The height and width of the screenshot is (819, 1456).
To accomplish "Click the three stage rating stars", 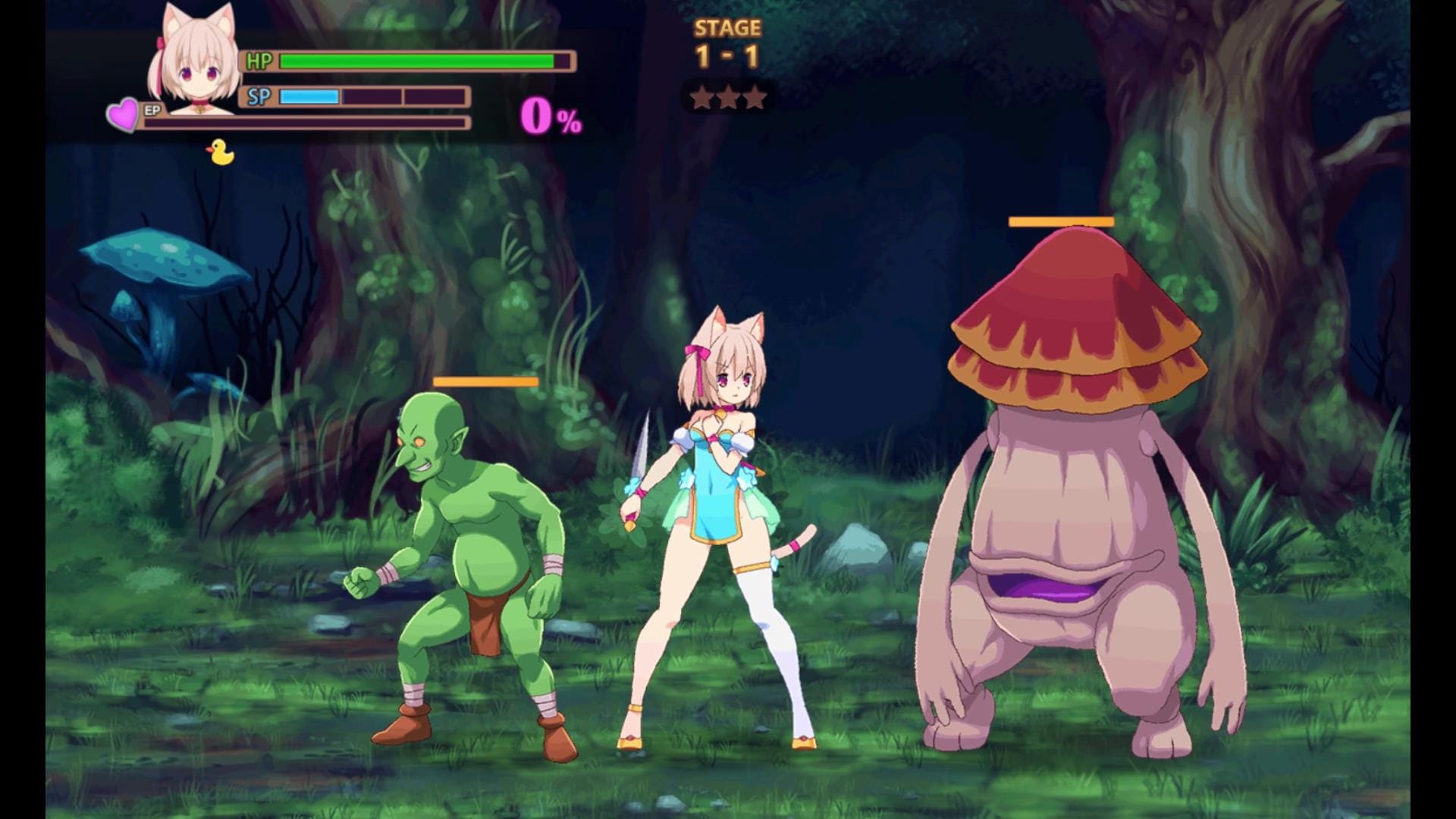I will [x=728, y=98].
